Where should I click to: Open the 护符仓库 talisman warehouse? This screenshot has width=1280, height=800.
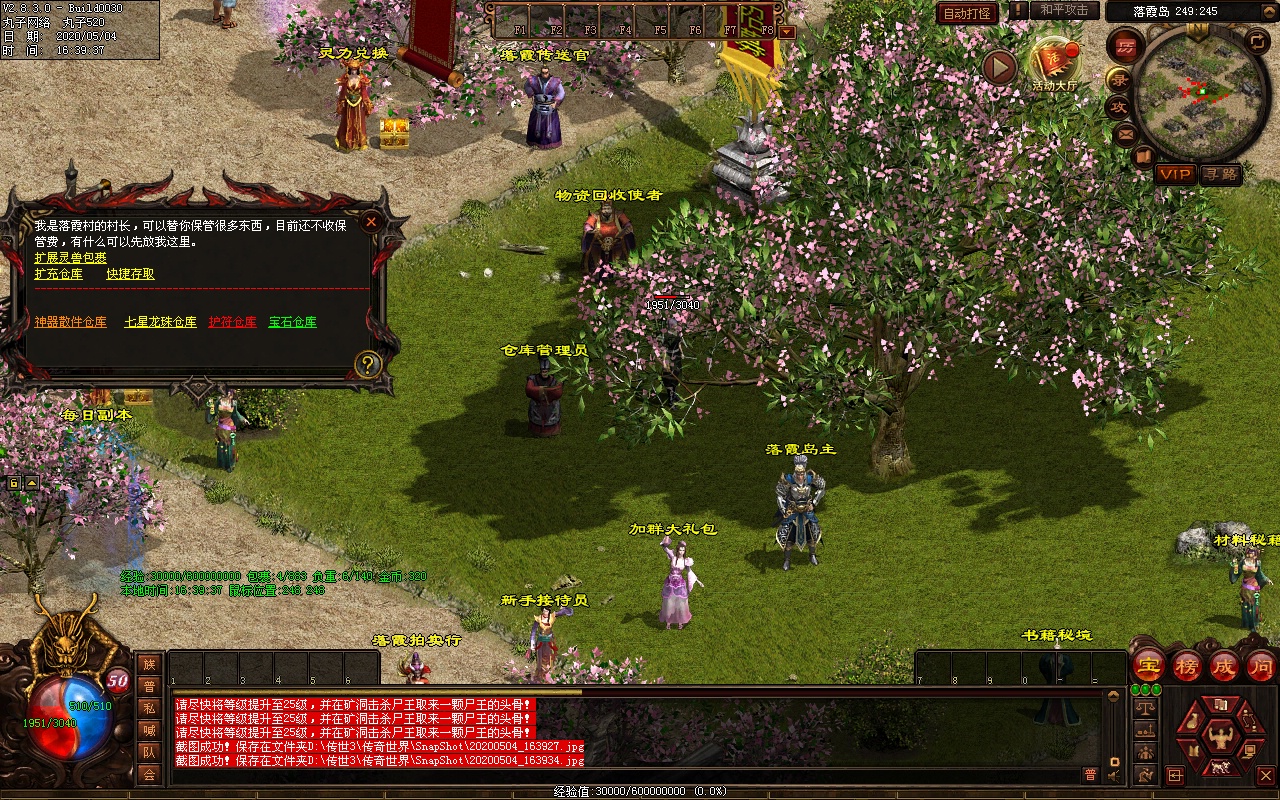[232, 322]
